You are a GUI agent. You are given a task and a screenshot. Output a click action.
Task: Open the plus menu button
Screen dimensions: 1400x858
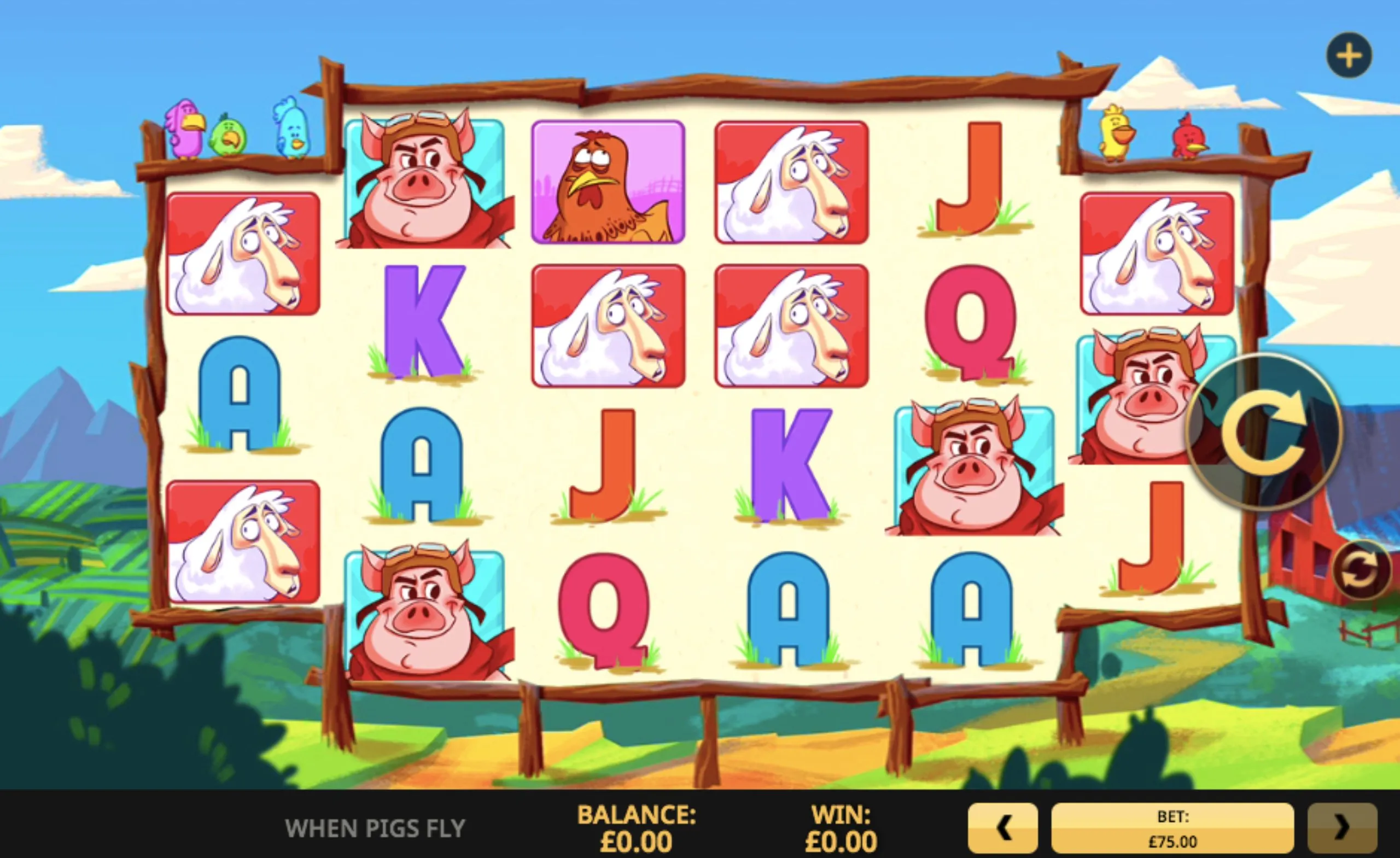coord(1349,56)
